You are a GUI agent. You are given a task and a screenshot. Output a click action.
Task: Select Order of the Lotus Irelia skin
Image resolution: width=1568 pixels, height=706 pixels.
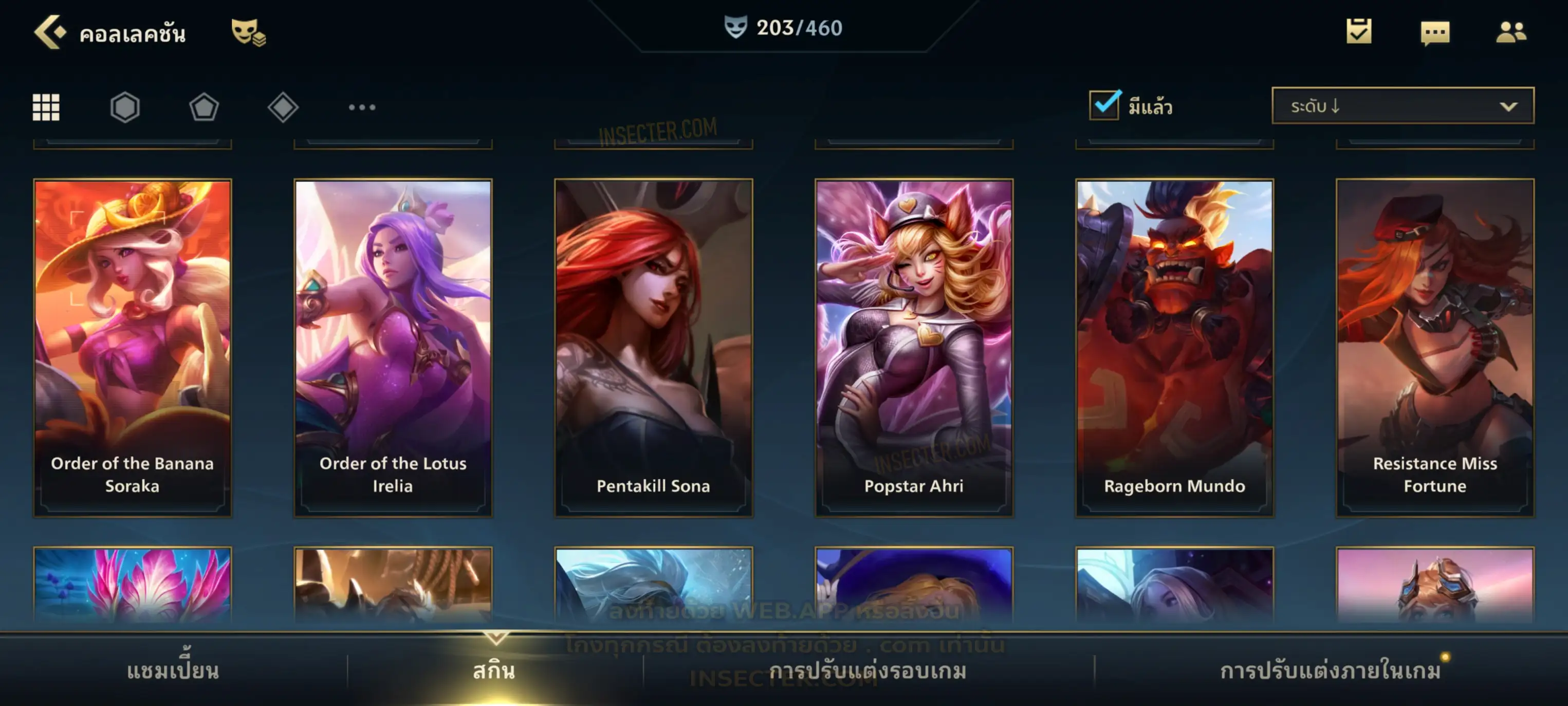pos(393,347)
